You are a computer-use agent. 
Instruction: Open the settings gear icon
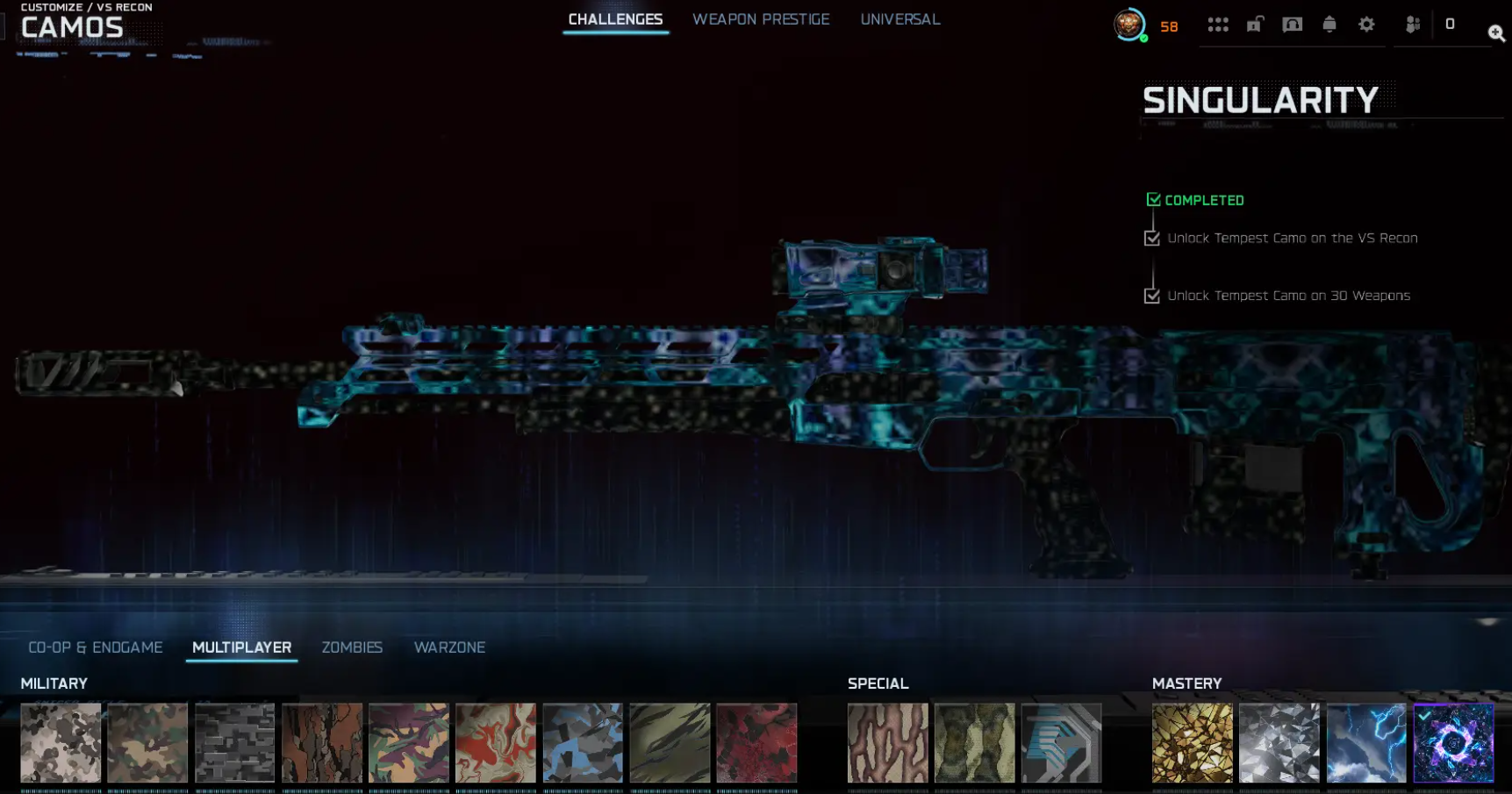click(1366, 25)
